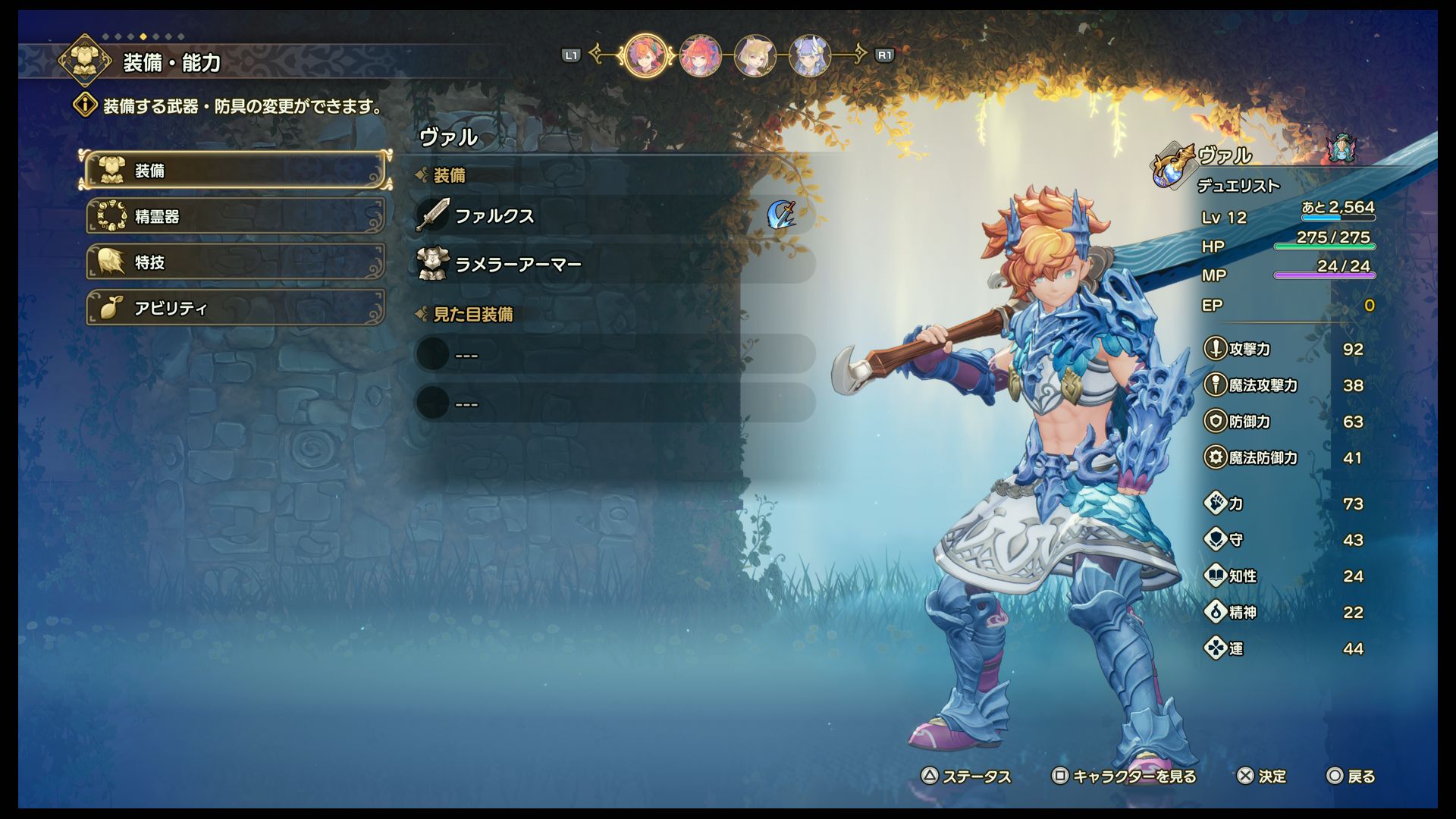Choose the blonde cat-eared character portrait

755,55
